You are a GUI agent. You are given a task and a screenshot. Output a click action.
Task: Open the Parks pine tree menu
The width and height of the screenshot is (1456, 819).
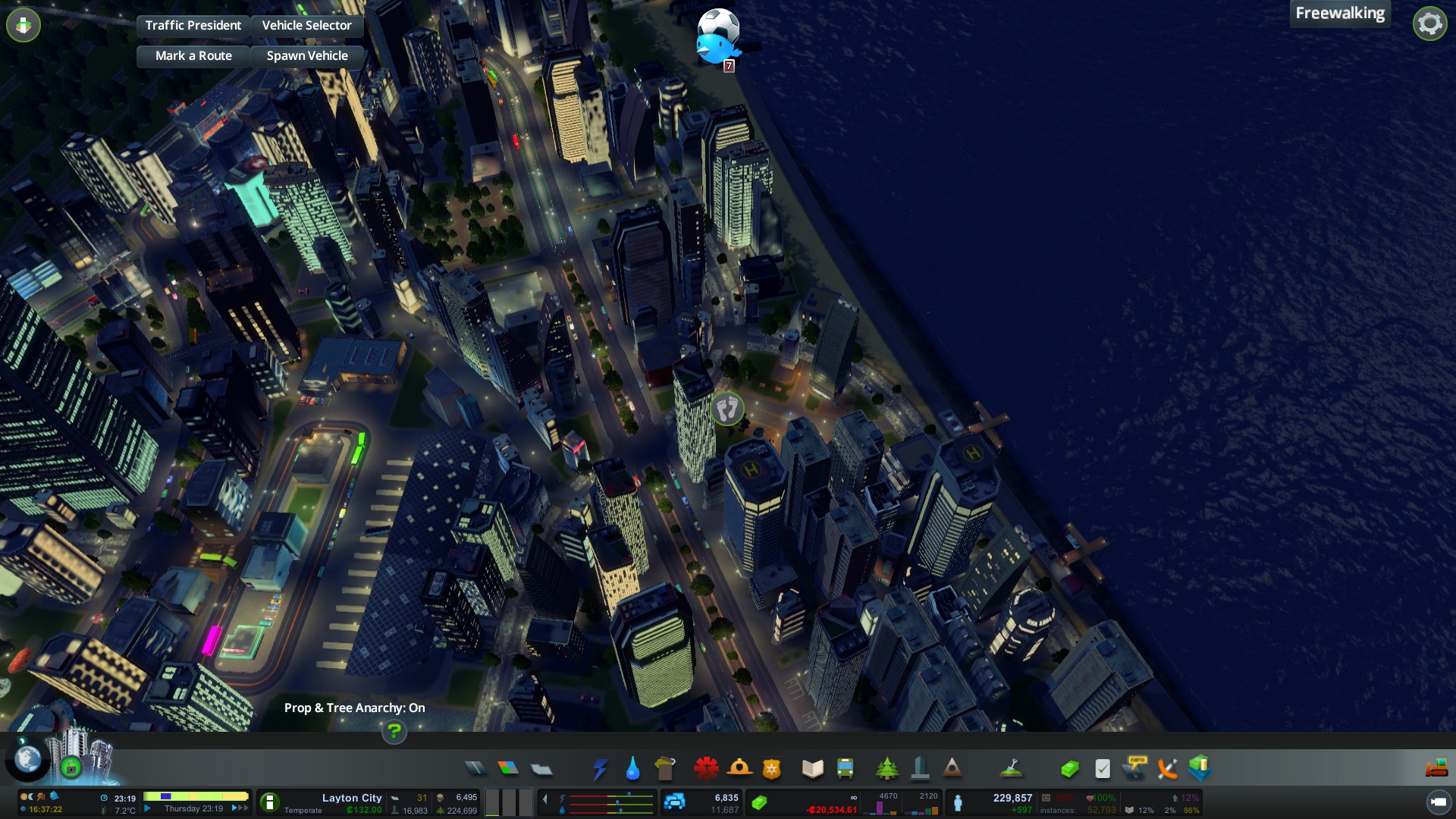(x=886, y=769)
